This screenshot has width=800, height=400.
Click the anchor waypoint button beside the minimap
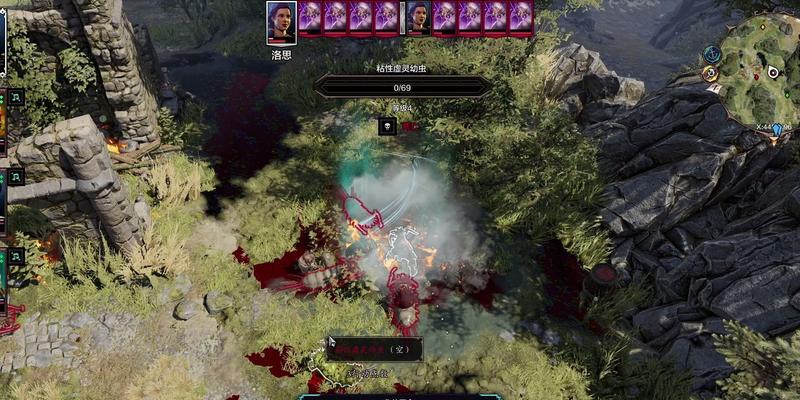point(712,54)
